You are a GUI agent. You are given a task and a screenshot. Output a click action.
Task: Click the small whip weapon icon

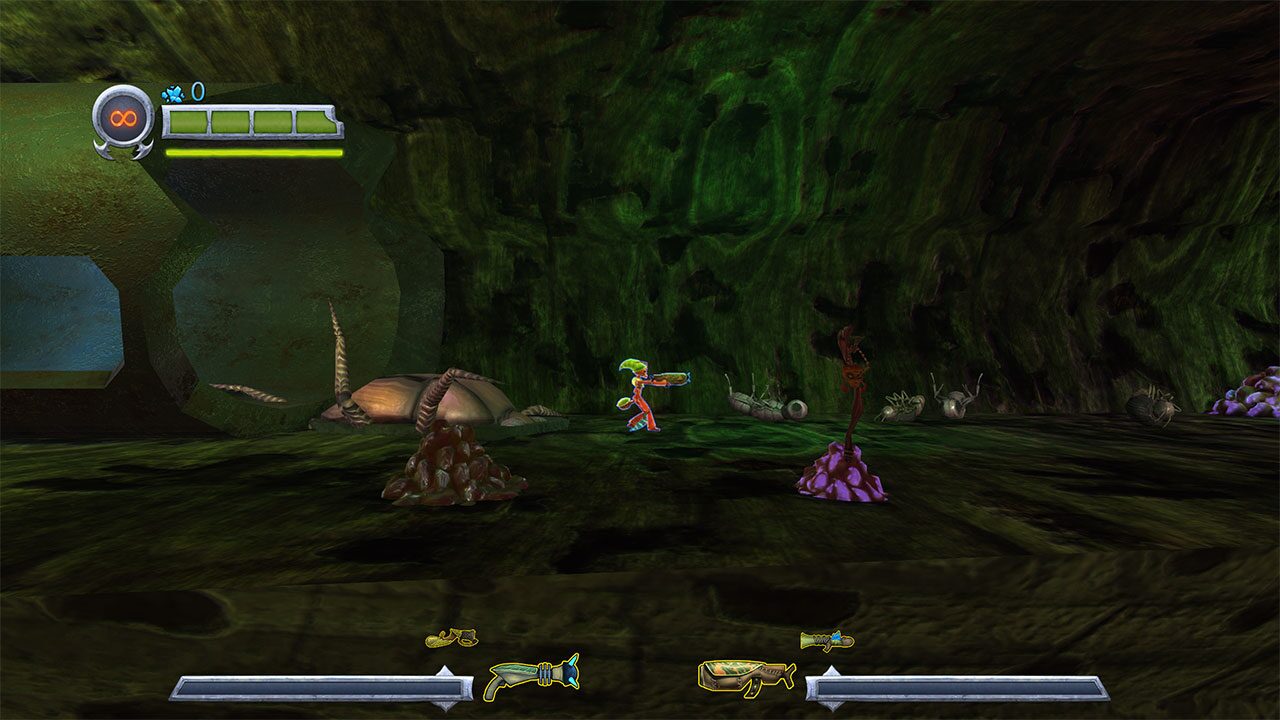[452, 636]
